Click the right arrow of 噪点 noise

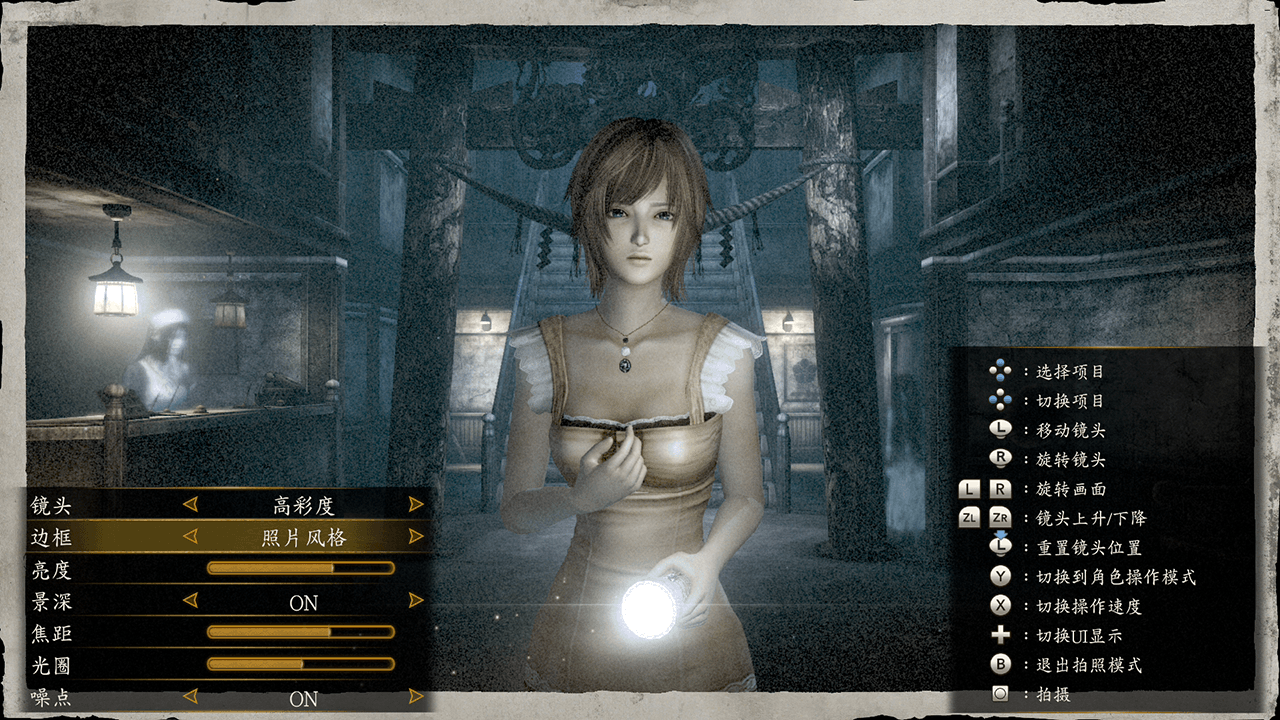416,696
